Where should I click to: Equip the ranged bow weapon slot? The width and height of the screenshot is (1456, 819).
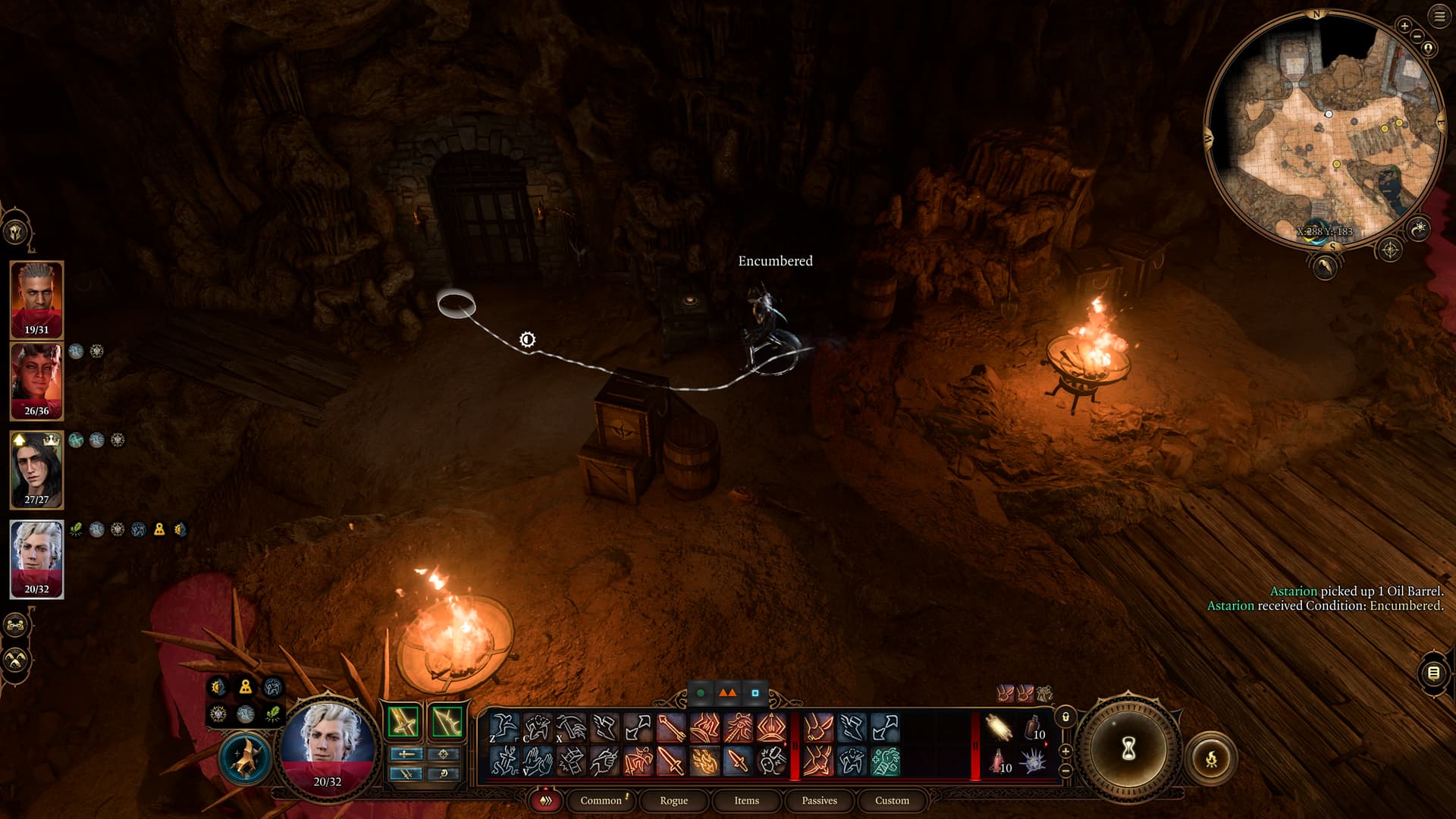(x=447, y=721)
